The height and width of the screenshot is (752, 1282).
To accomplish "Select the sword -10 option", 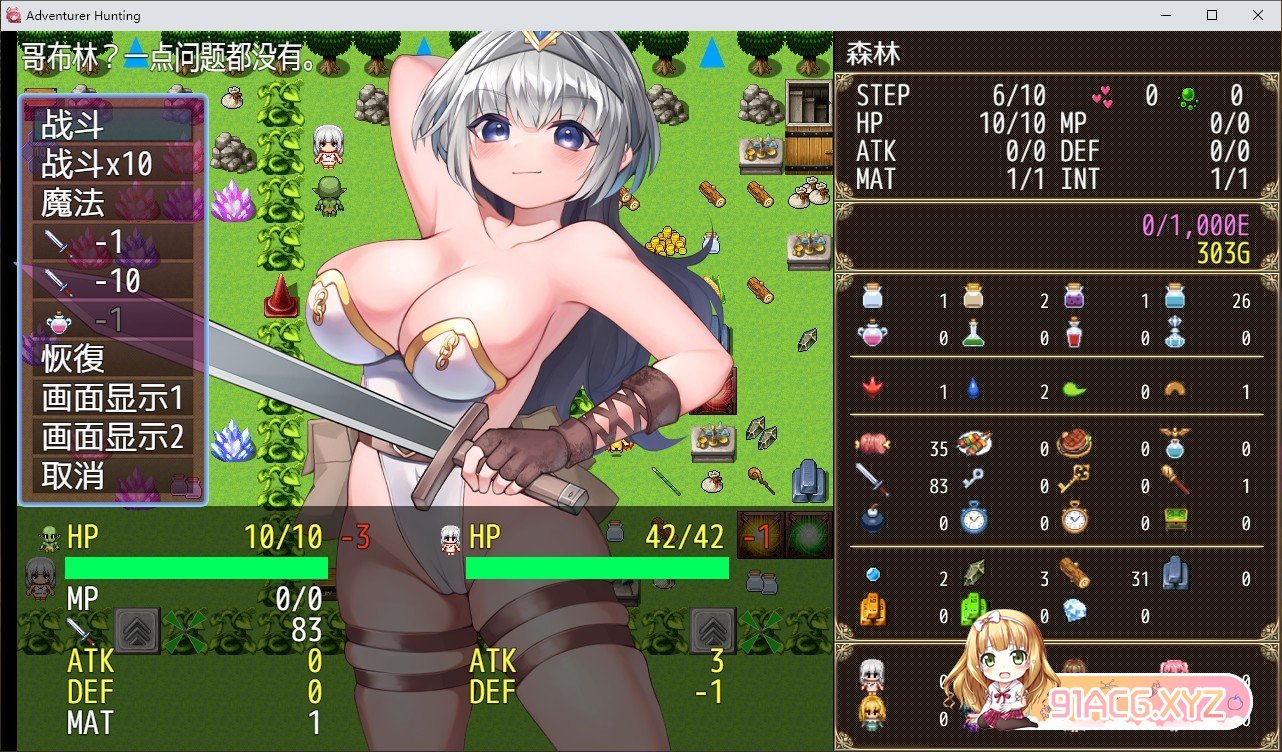I will click(112, 281).
